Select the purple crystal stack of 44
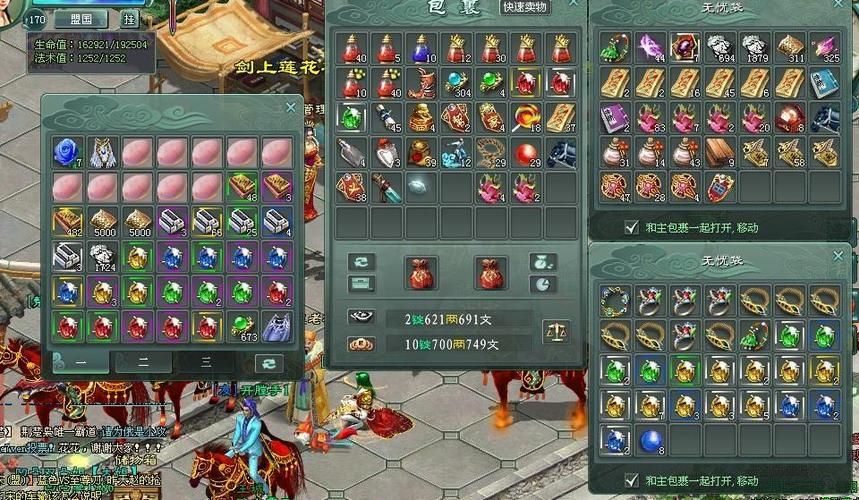The width and height of the screenshot is (859, 500). [x=650, y=47]
